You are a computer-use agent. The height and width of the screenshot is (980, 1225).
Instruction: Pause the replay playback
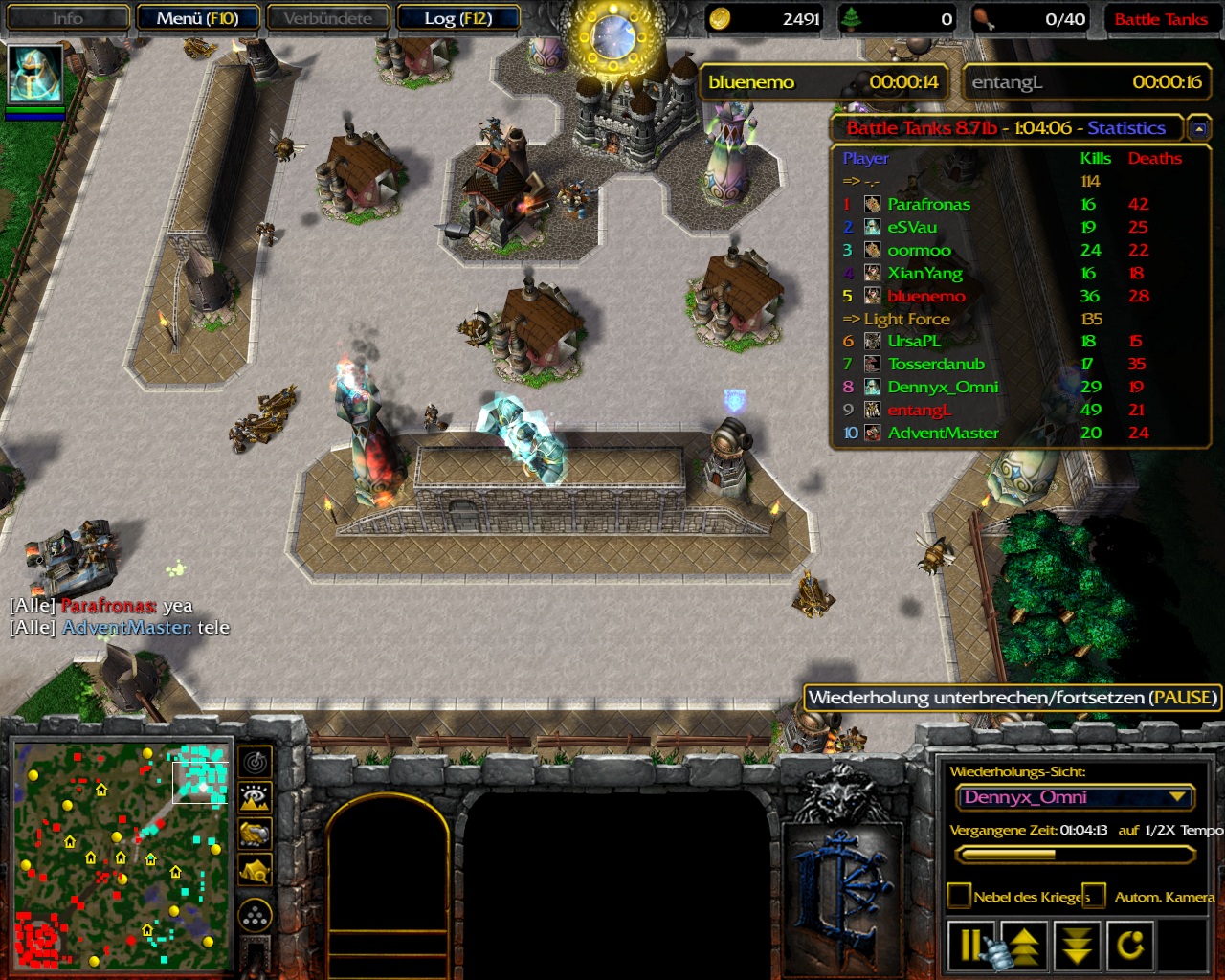pyautogui.click(x=970, y=946)
